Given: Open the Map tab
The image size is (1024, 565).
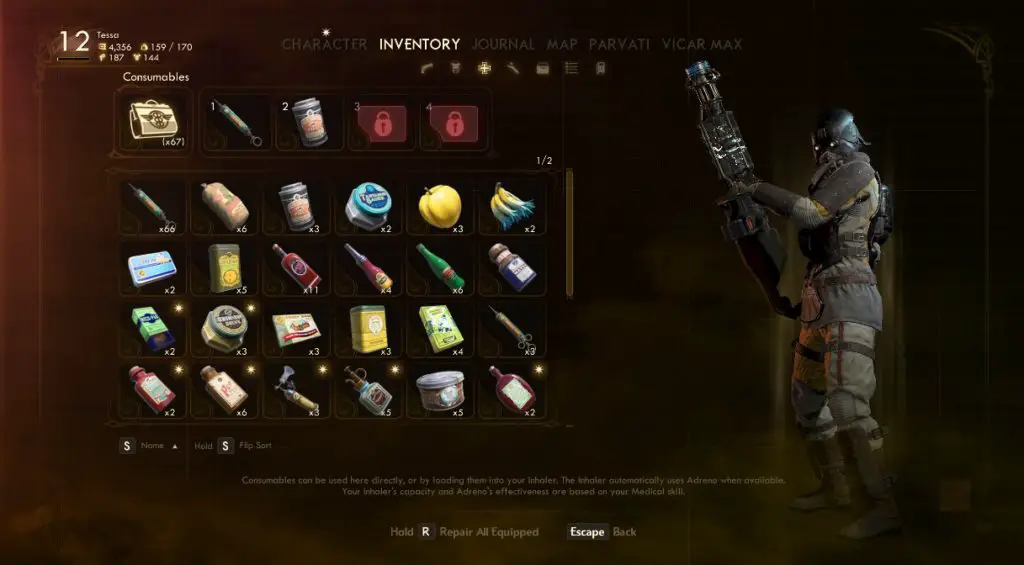Looking at the screenshot, I should (564, 44).
